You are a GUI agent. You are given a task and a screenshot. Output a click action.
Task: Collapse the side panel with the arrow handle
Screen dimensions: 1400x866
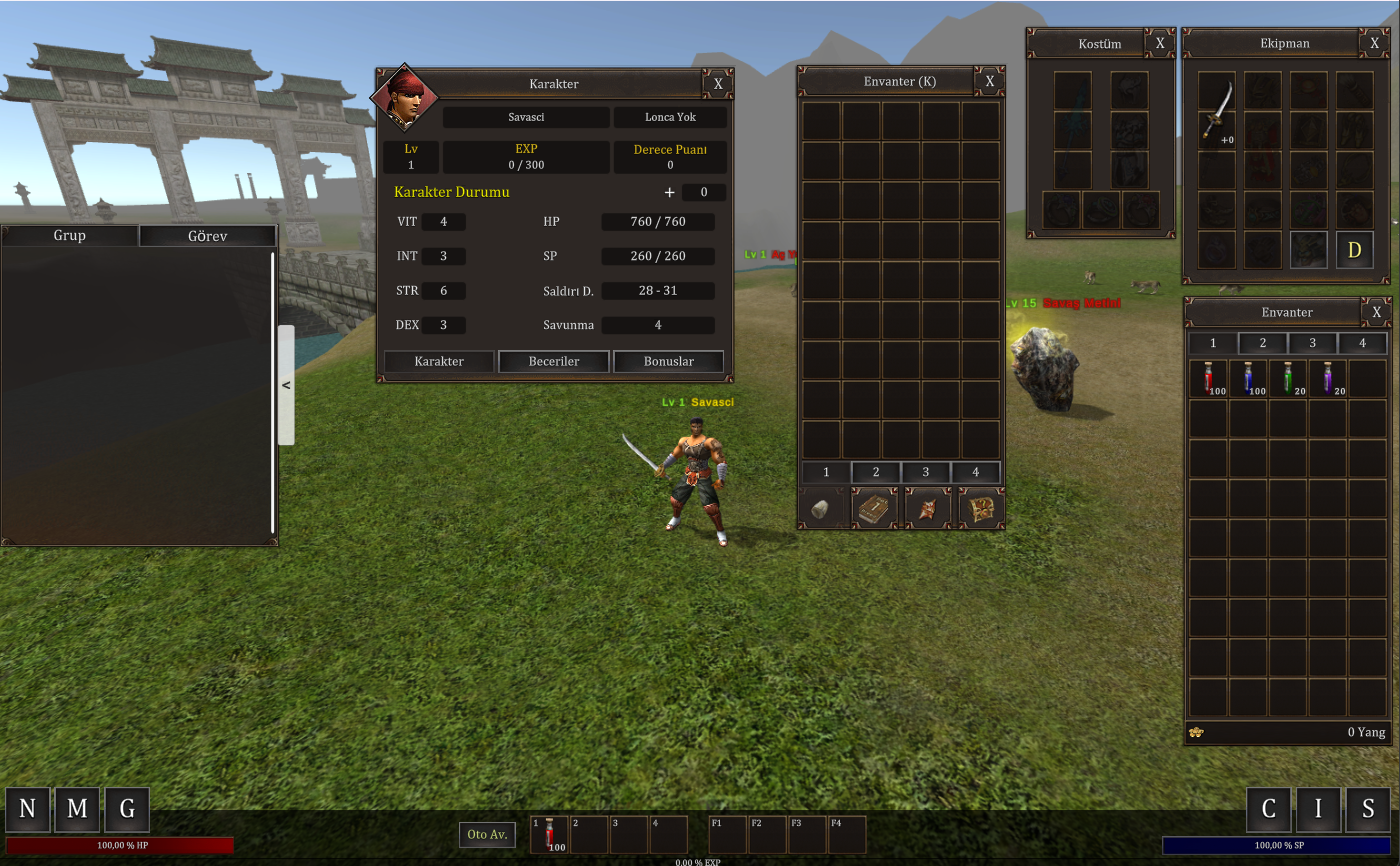click(x=286, y=385)
